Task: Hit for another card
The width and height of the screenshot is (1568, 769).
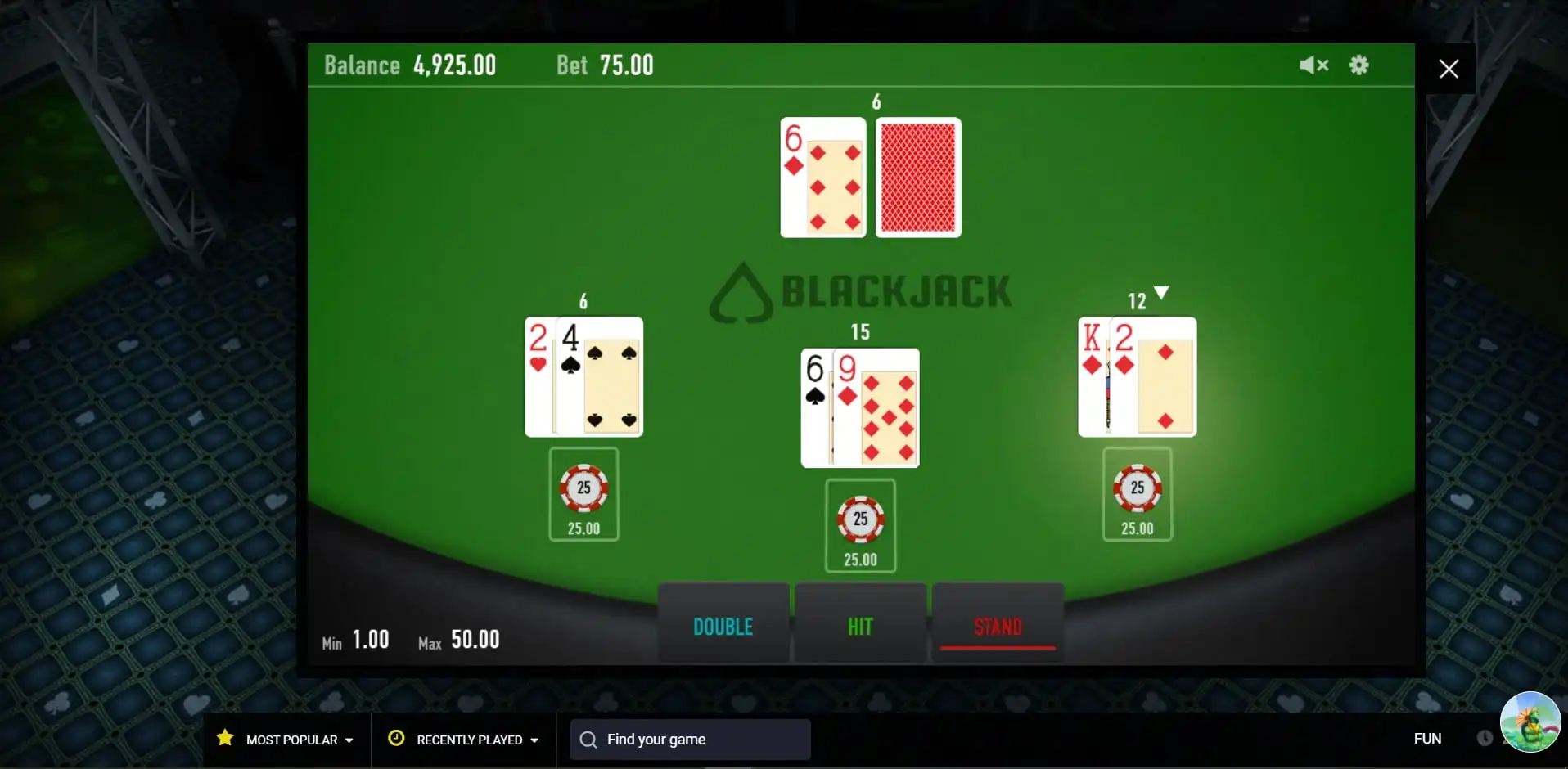Action: [x=860, y=626]
